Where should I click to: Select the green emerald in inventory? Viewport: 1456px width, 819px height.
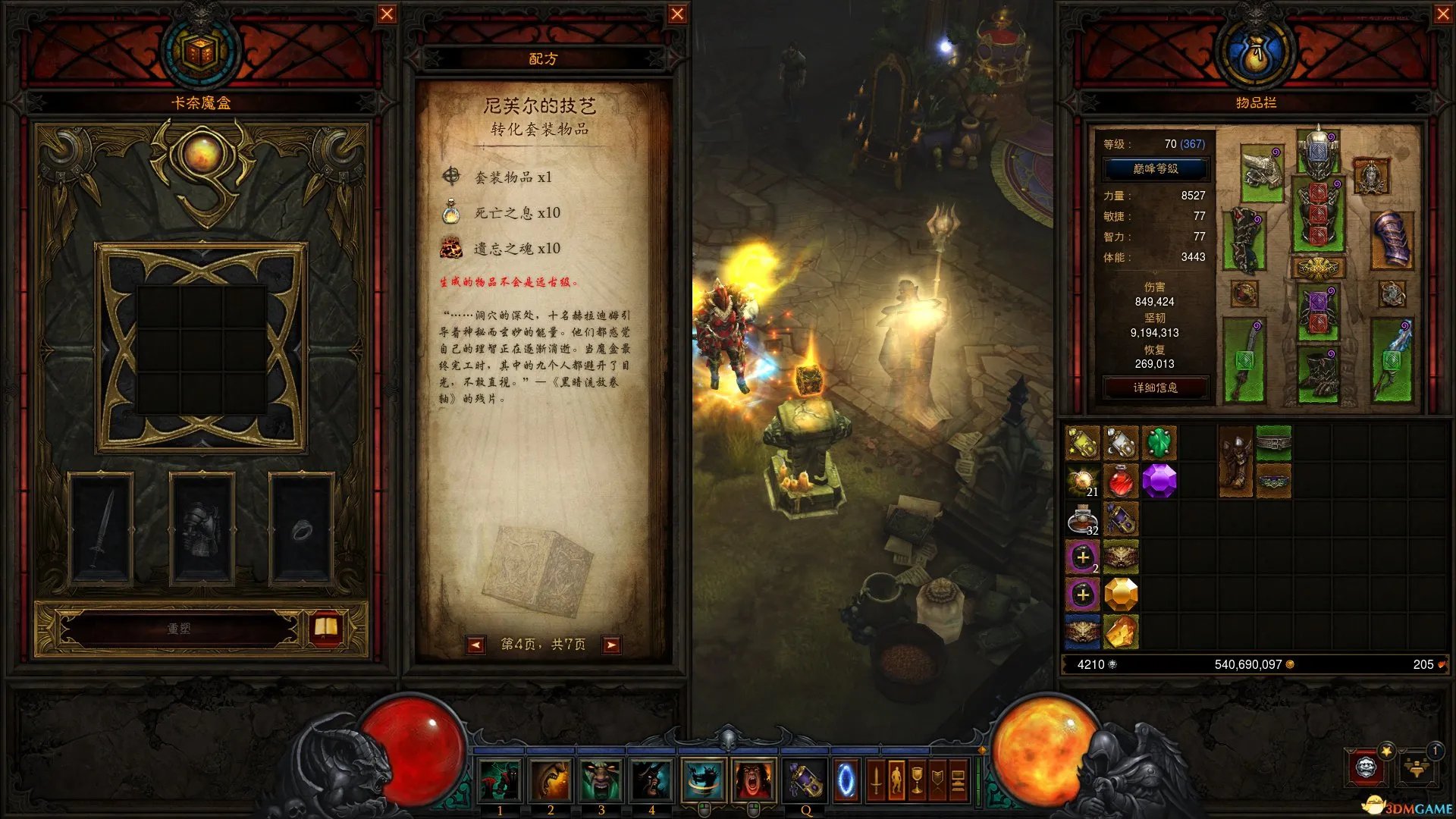pos(1158,442)
